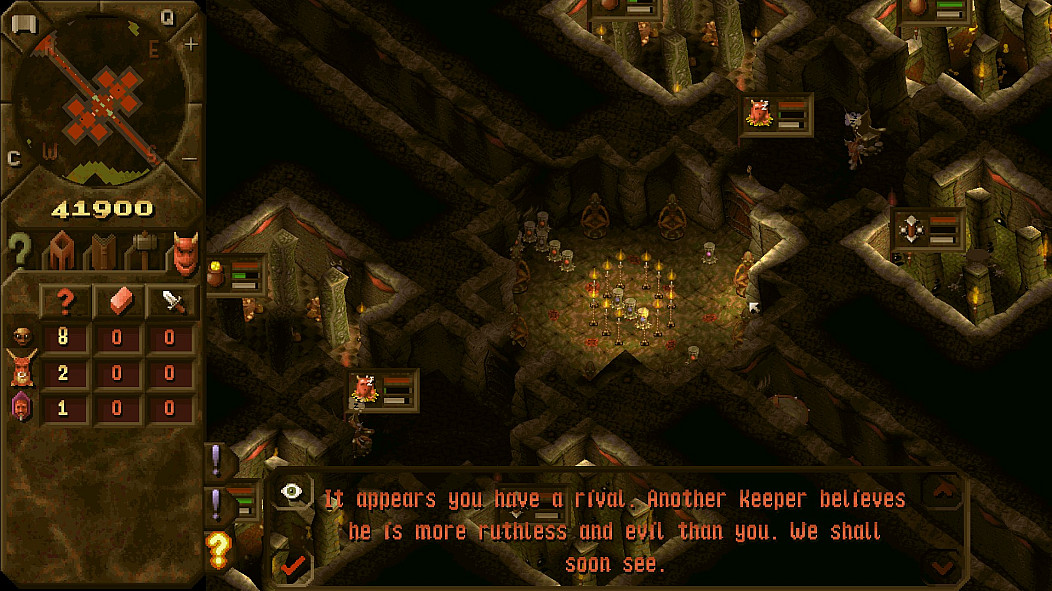This screenshot has width=1052, height=591.
Task: Open the query question mark tab
Action: coord(19,251)
